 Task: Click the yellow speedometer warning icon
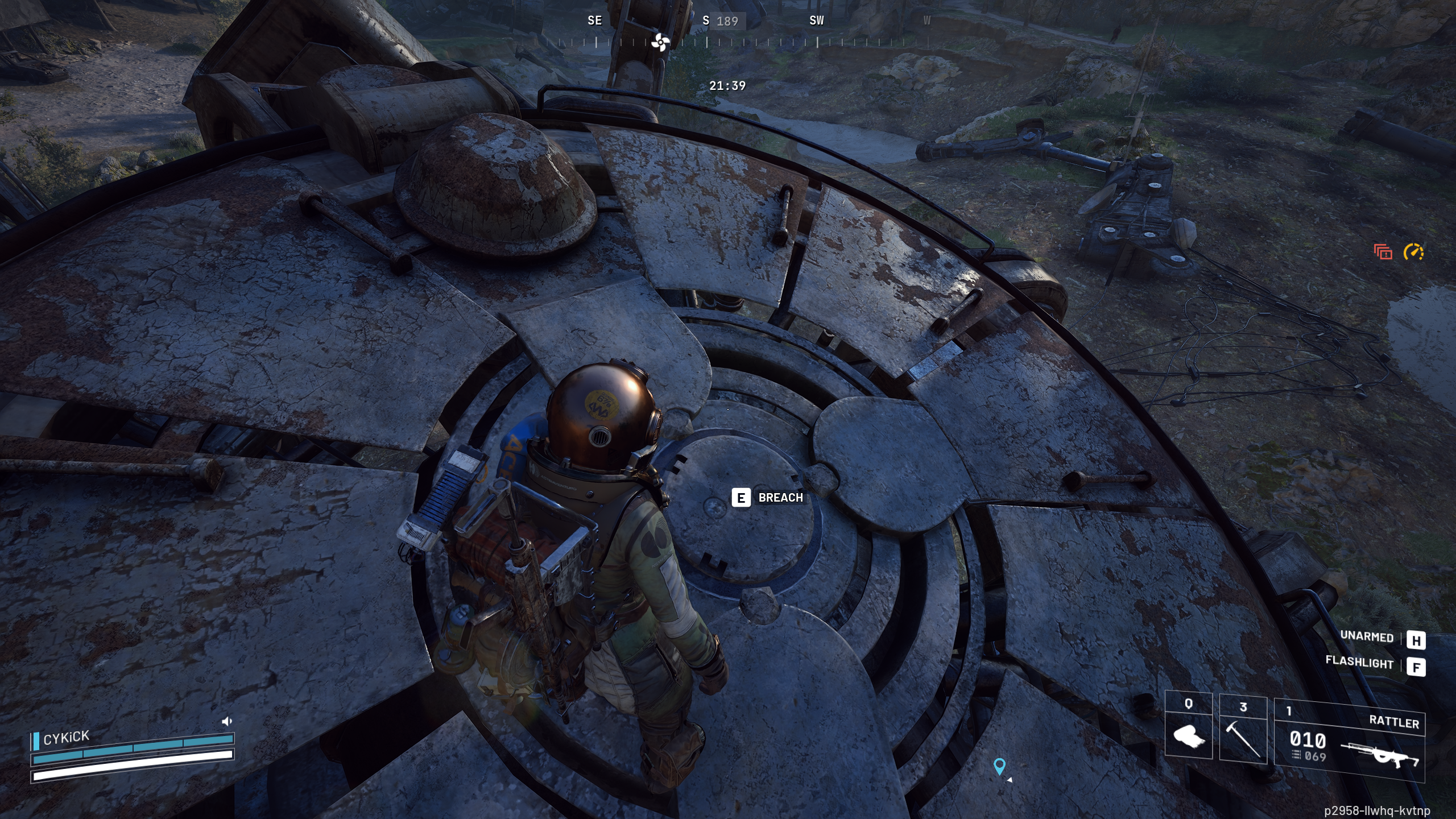1413,251
